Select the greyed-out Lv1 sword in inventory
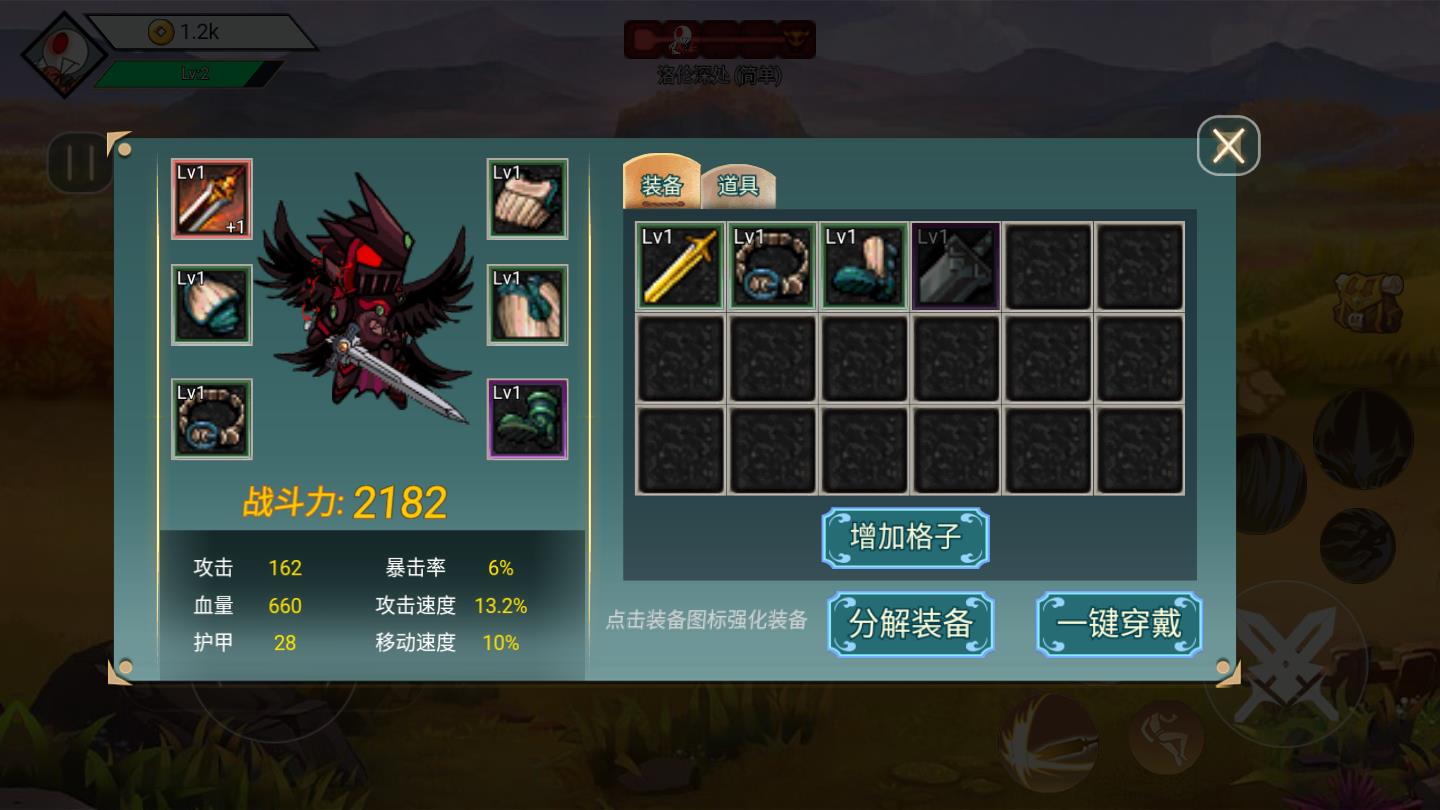The width and height of the screenshot is (1440, 810). tap(955, 267)
